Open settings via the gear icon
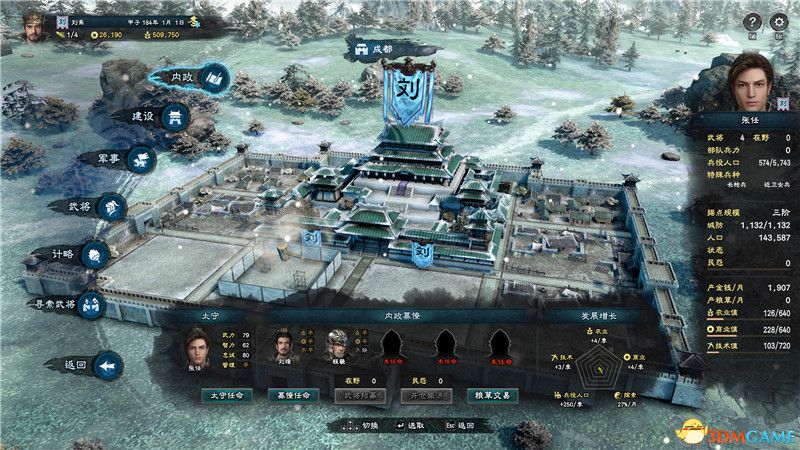The width and height of the screenshot is (800, 450). click(x=780, y=21)
